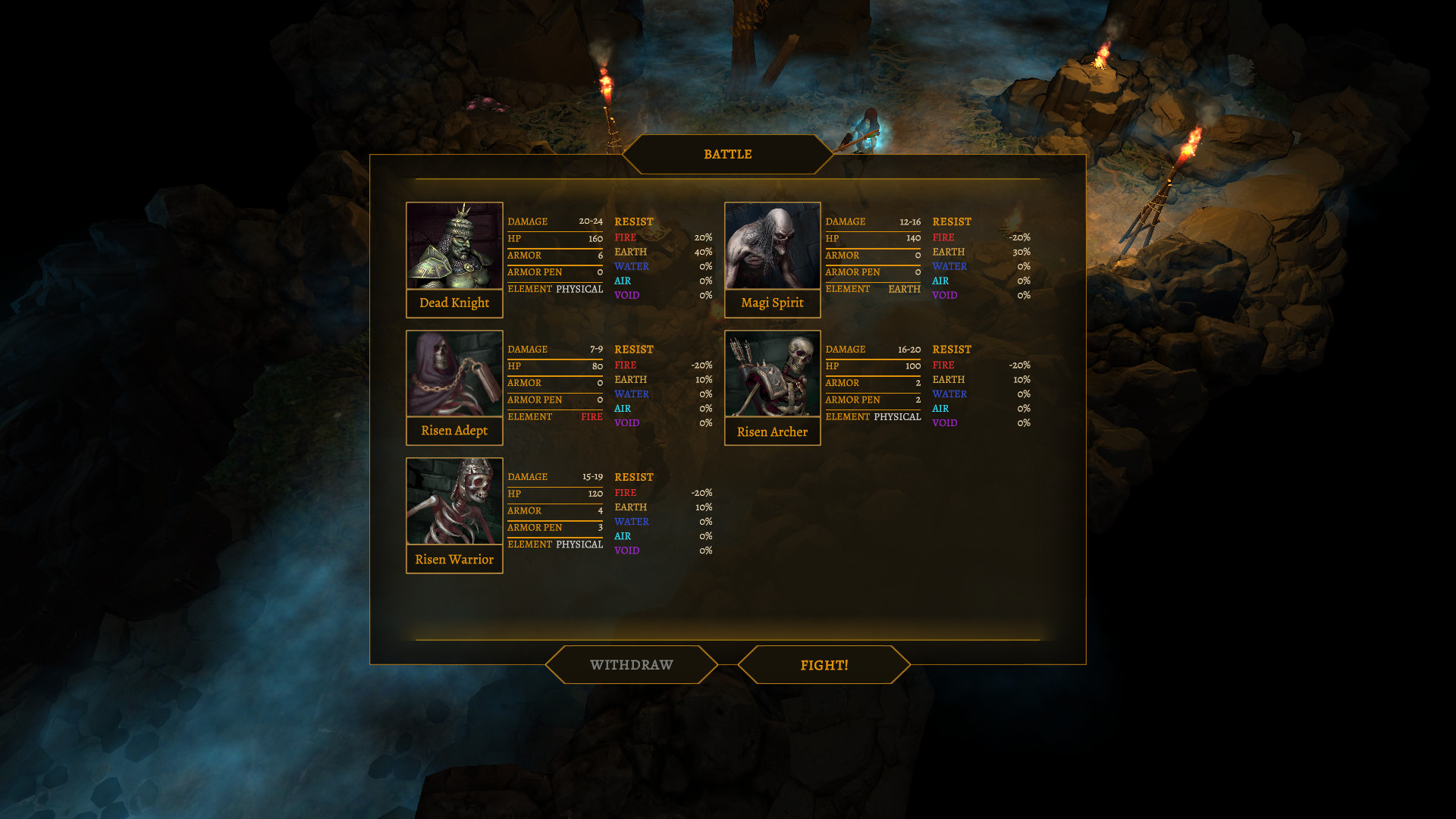The image size is (1456, 819).
Task: Start the battle with the Fight! button
Action: [824, 665]
